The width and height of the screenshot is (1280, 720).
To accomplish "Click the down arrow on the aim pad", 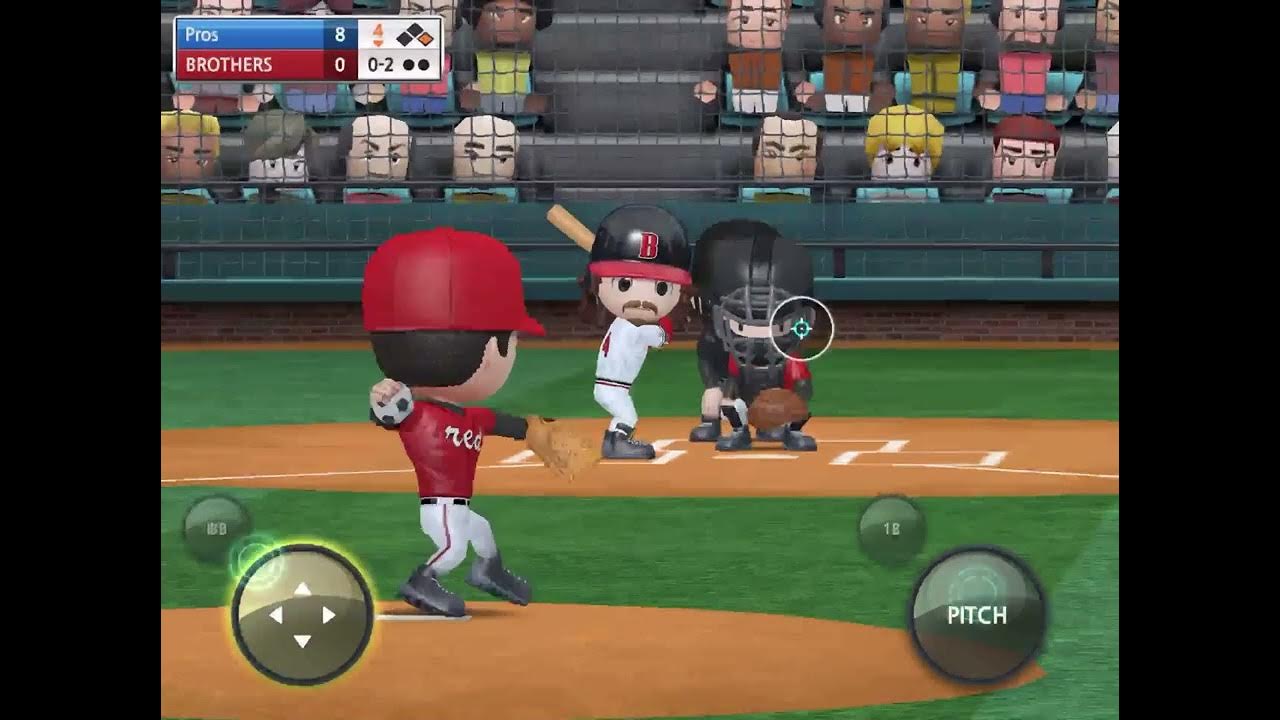I will [302, 641].
